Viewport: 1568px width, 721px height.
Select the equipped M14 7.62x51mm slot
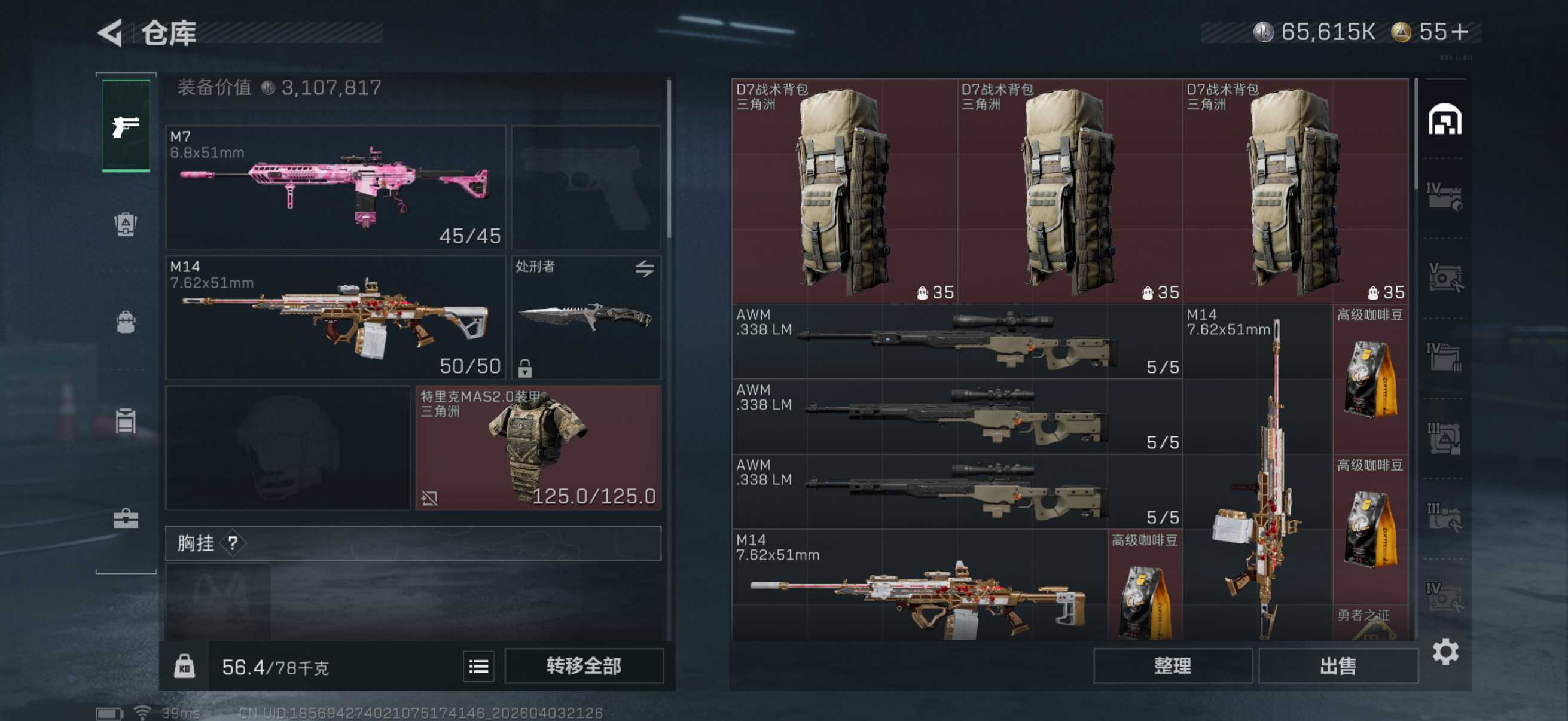(335, 317)
